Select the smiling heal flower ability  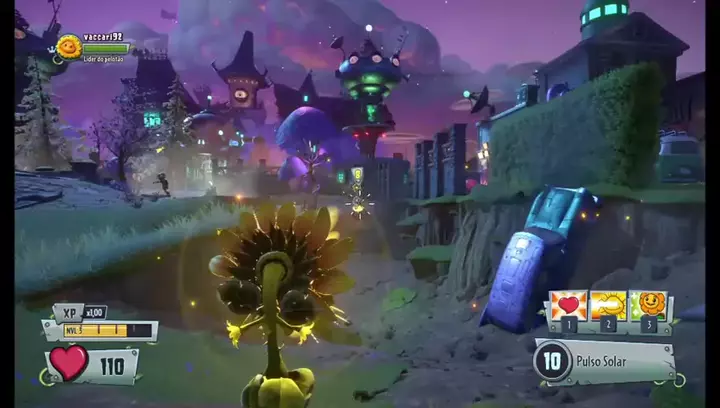pos(651,304)
